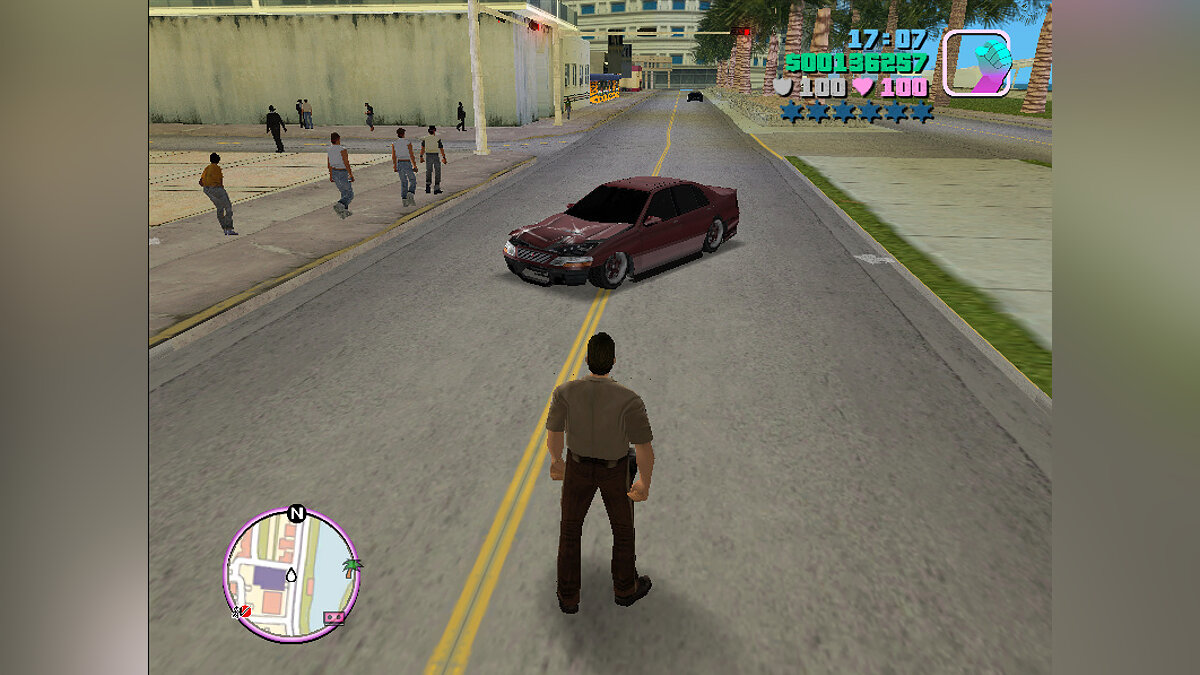The height and width of the screenshot is (675, 1200).
Task: Open the circular minimap radar
Action: tap(291, 575)
